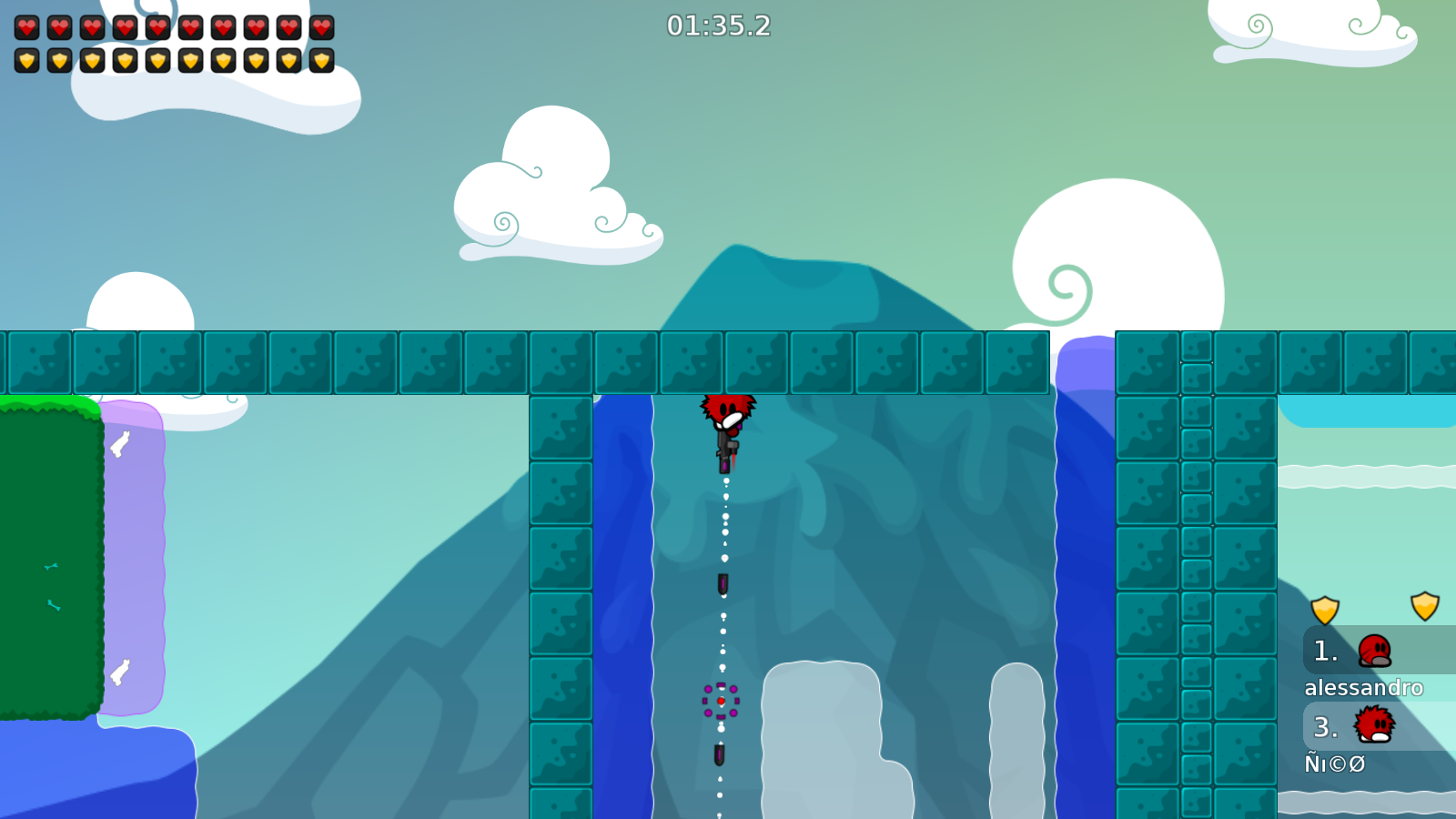The height and width of the screenshot is (819, 1456).
Task: Click the name Ñı©Ø in the leaderboard
Action: 1334,765
